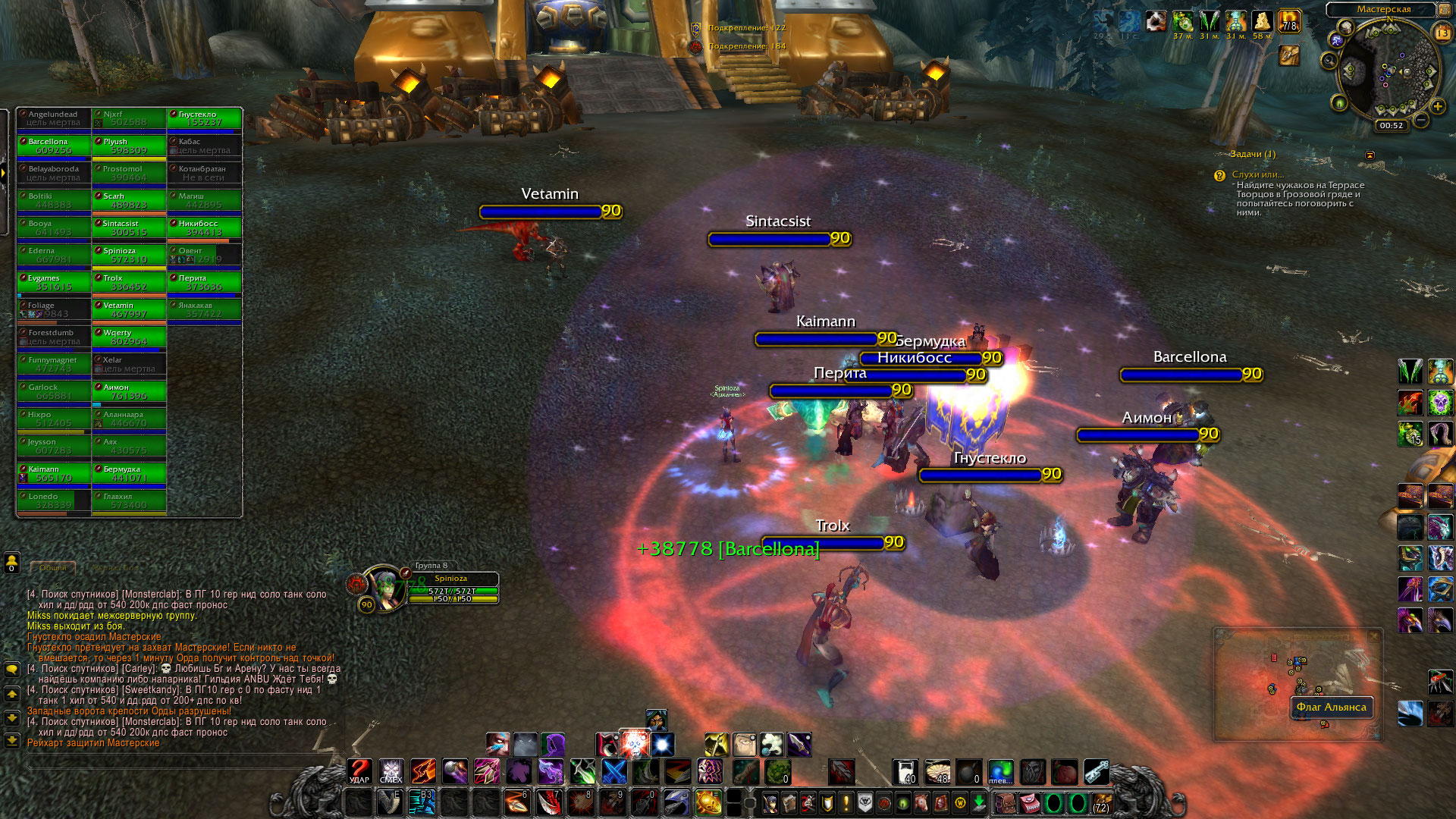
Task: Click the Spinioza player portrait
Action: [x=384, y=588]
